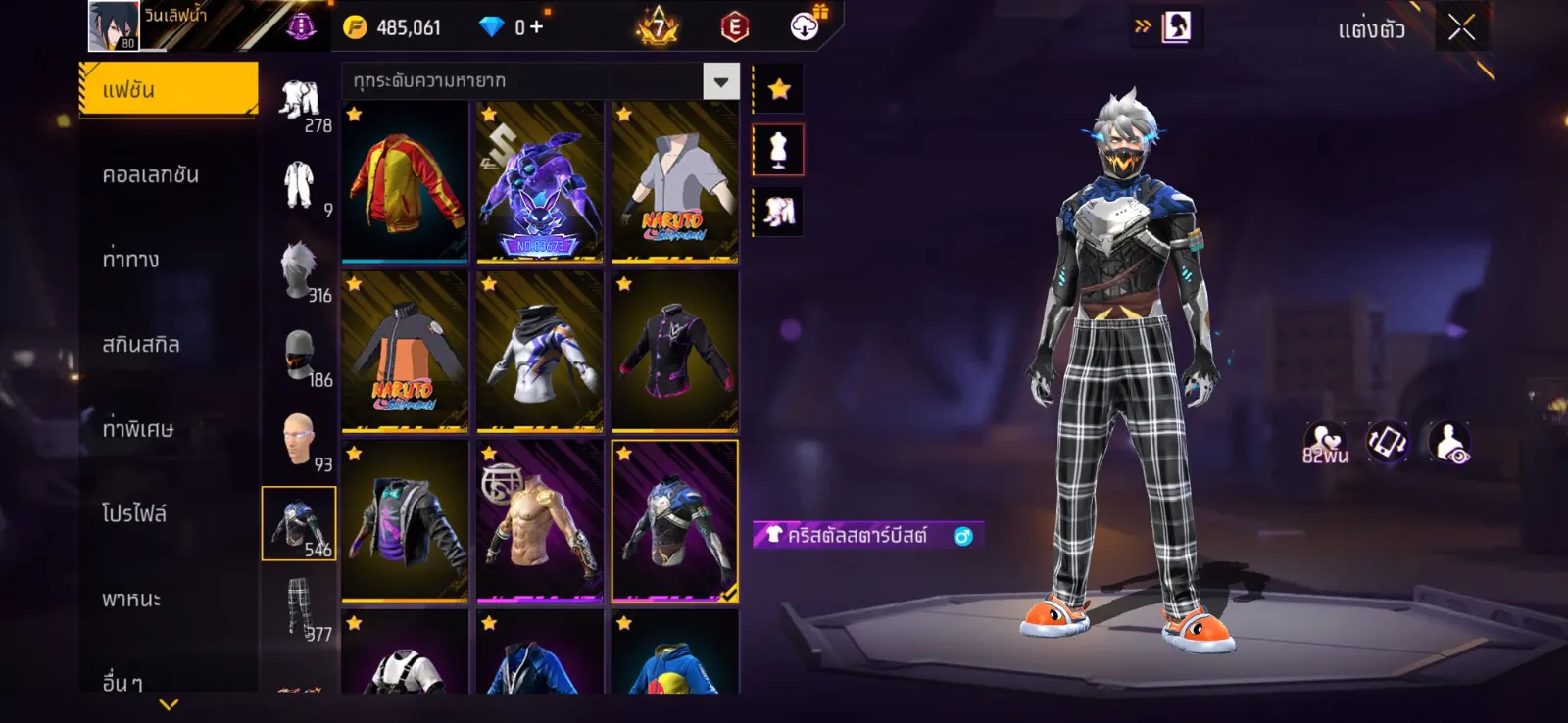1568x723 pixels.
Task: Open the คอลเลกชัน tab
Action: 151,175
